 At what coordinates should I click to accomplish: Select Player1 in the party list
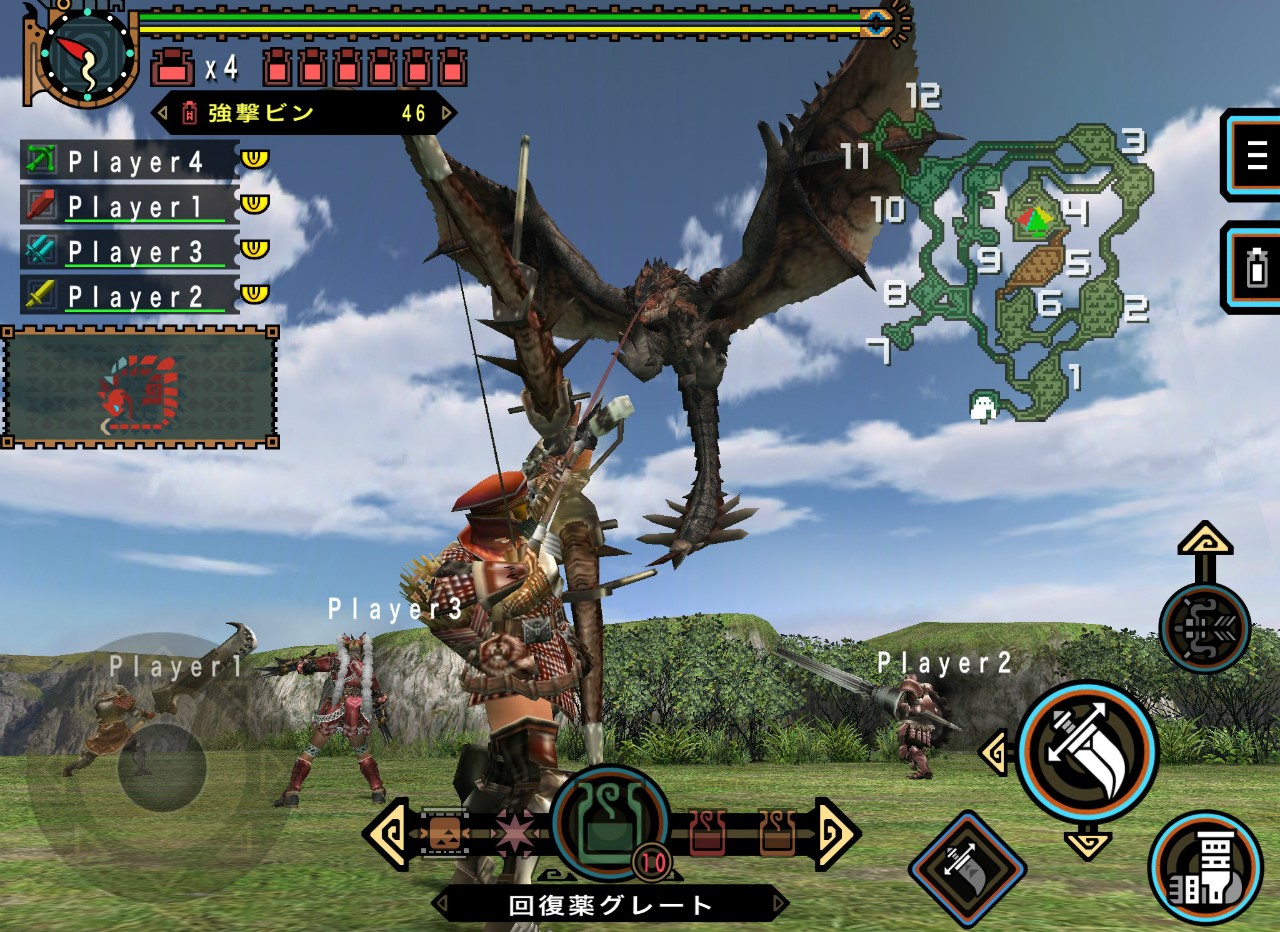click(x=128, y=205)
